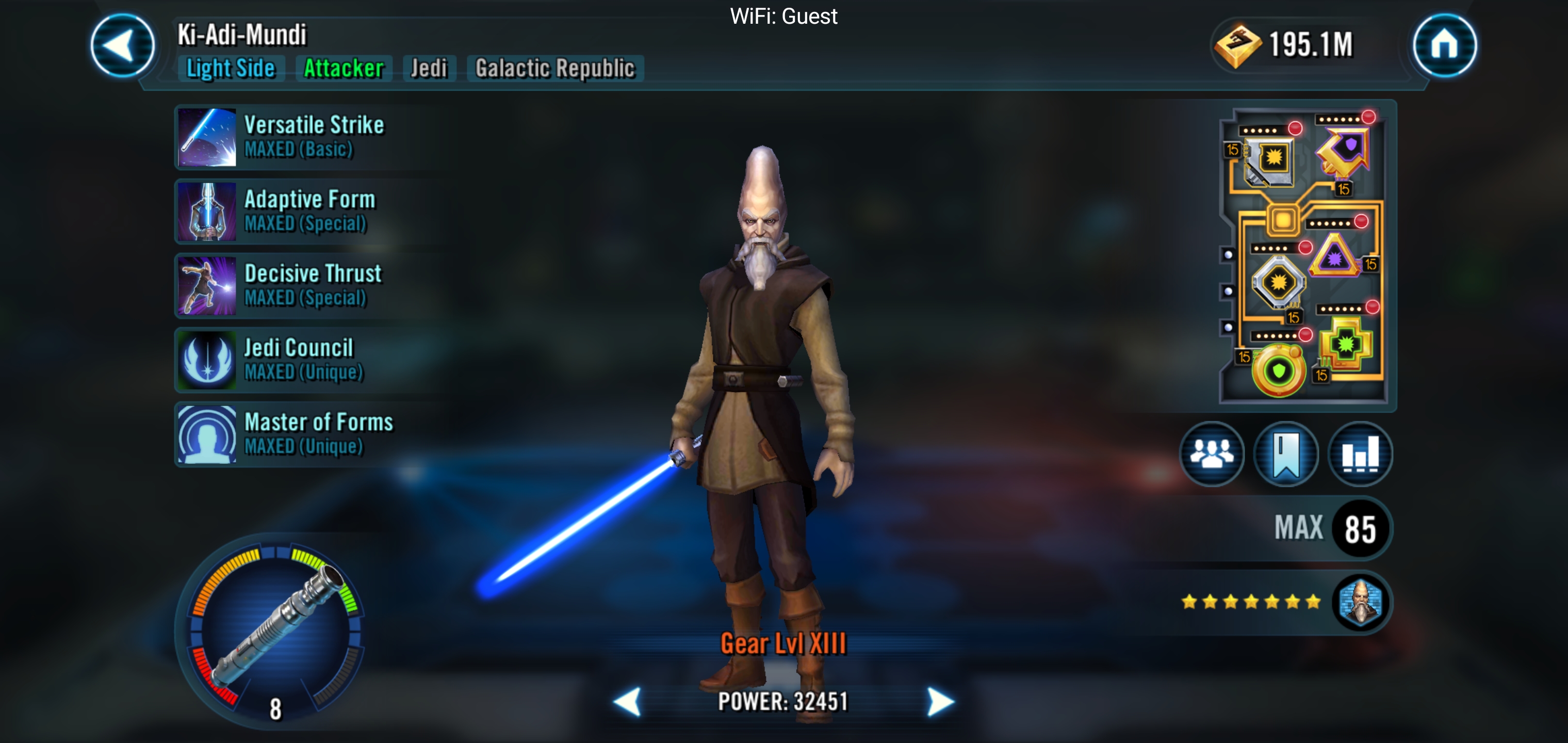
Task: Tap the Ki-Adi-Mundi portrait shard icon
Action: click(1360, 602)
